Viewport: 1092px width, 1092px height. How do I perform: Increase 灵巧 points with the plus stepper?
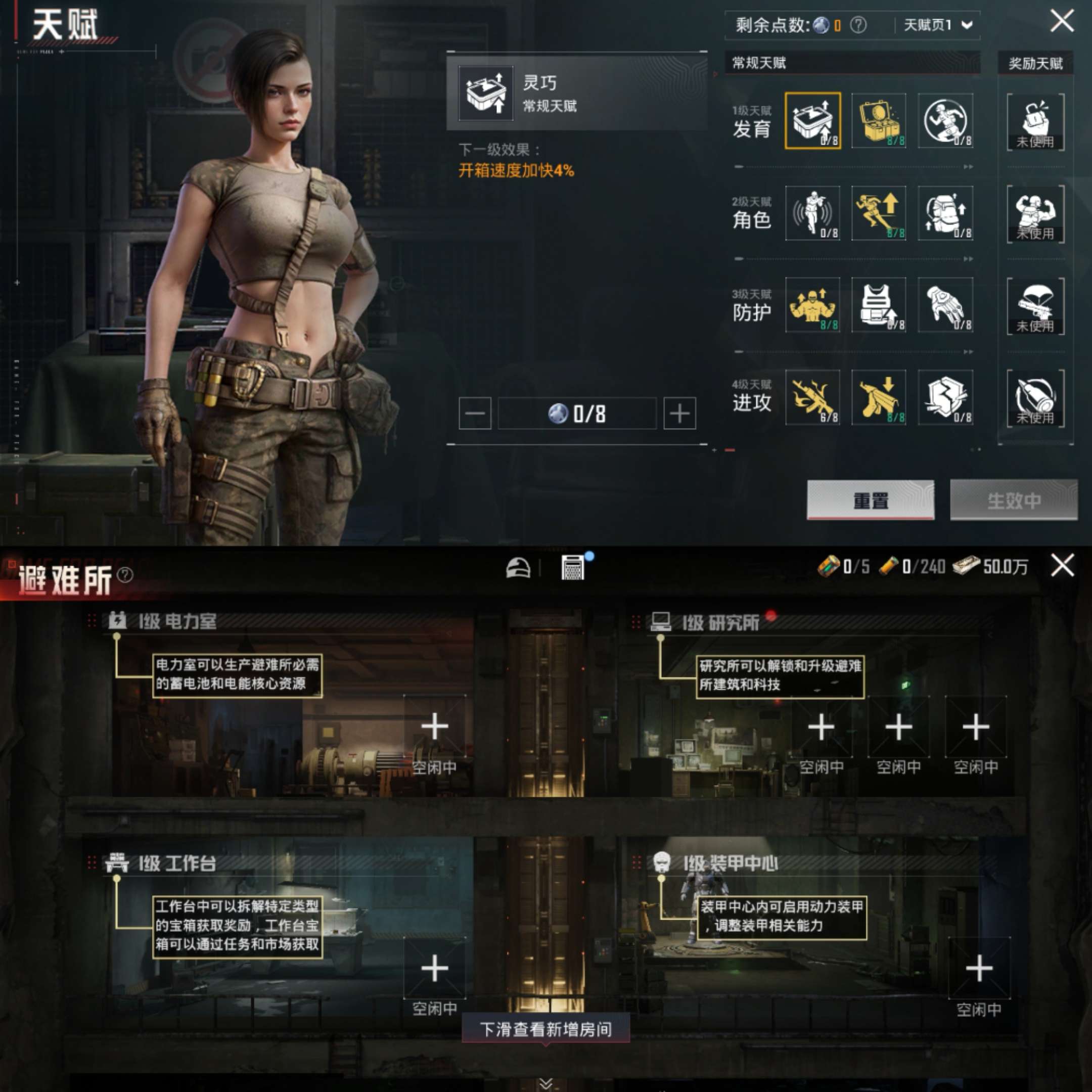[680, 414]
